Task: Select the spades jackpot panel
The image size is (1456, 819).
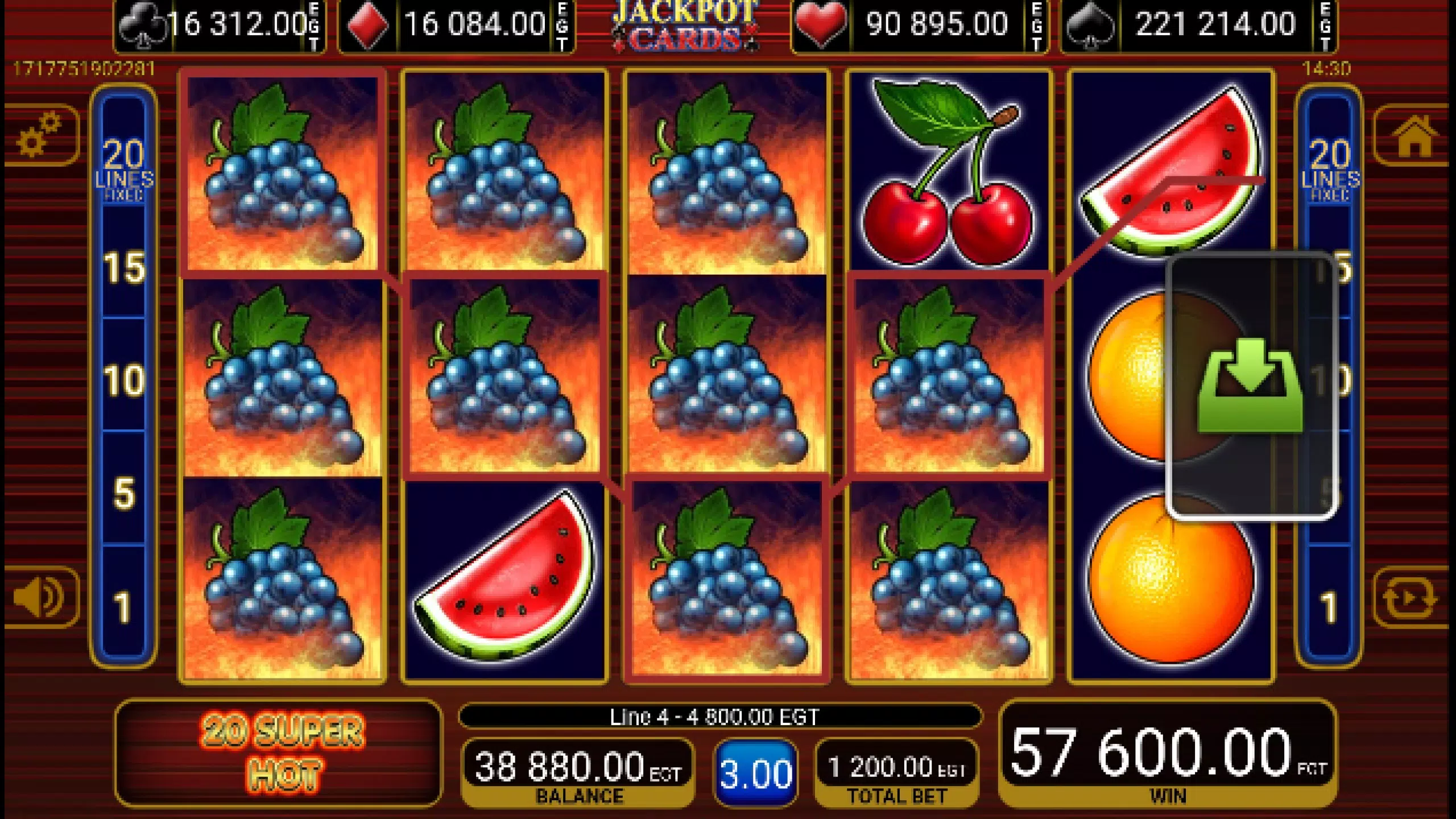Action: (1199, 26)
